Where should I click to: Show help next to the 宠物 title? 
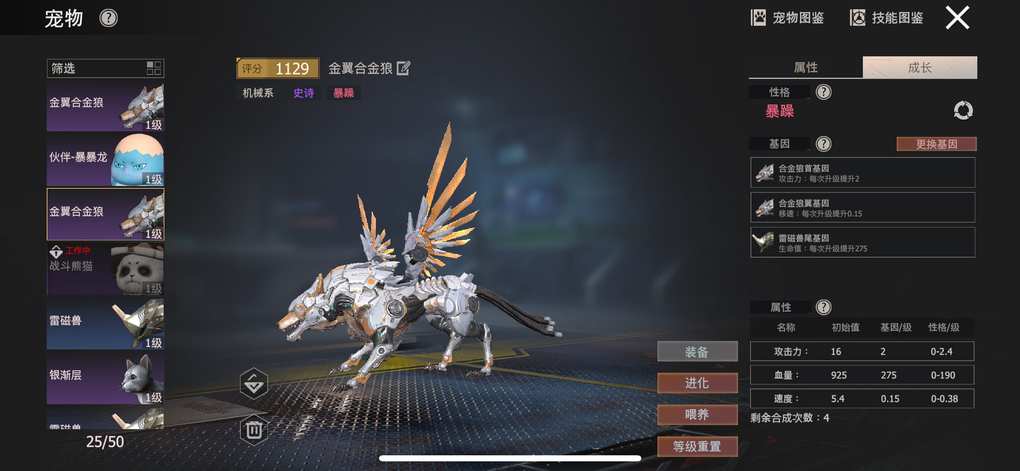(x=108, y=18)
